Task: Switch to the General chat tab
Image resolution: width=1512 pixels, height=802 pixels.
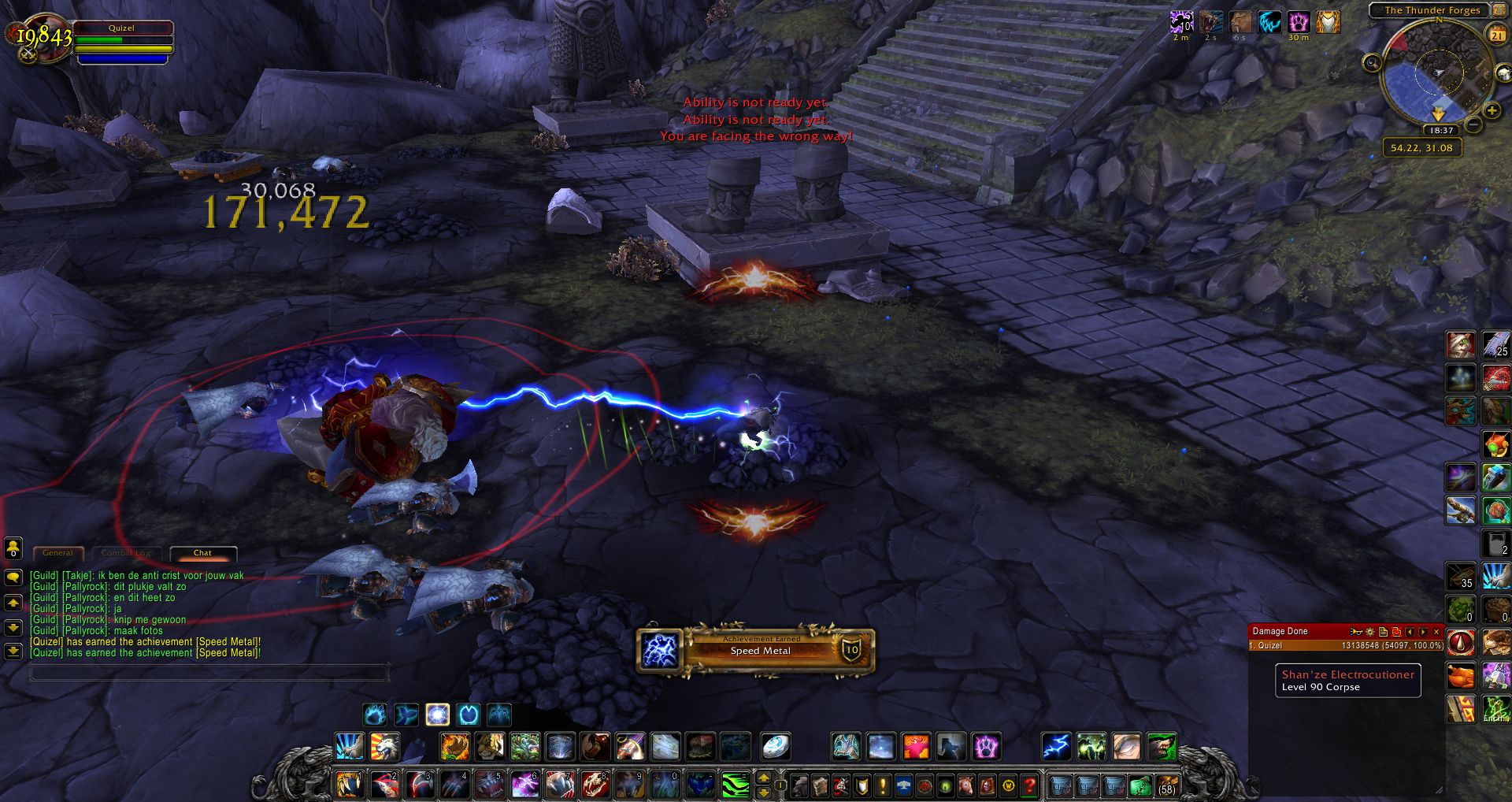Action: tap(57, 553)
